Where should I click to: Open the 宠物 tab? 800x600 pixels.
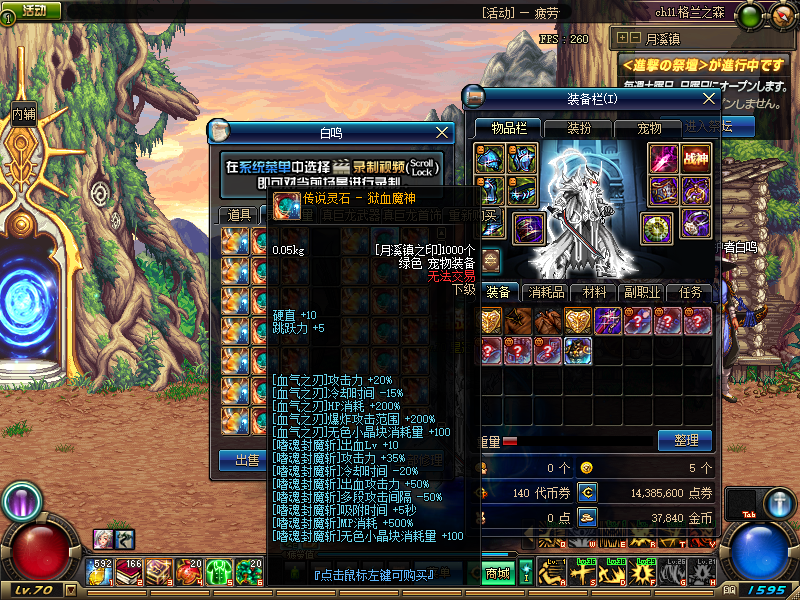coord(649,128)
